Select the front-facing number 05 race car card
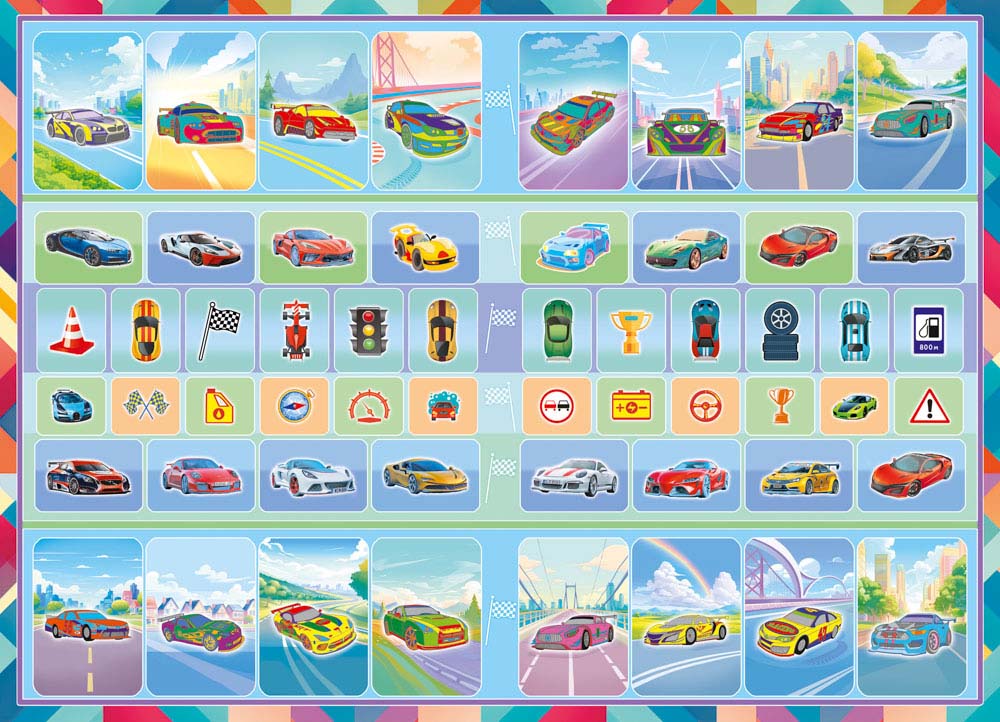 686,110
